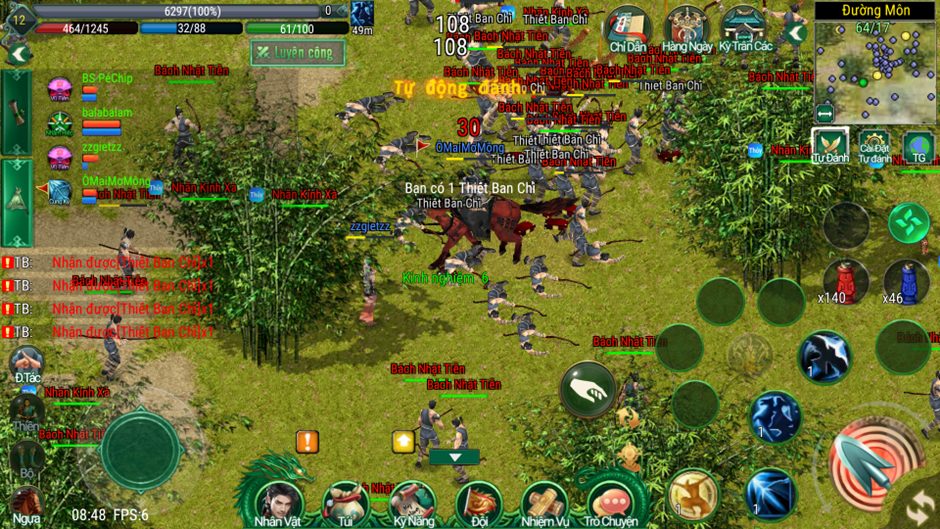The image size is (940, 529).
Task: Tap the Ngựa mount button
Action: [x=27, y=503]
